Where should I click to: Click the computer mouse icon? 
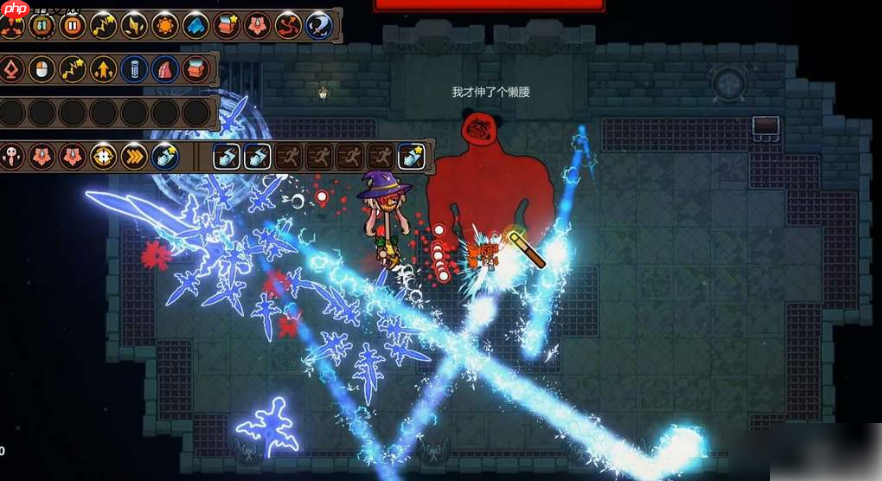pyautogui.click(x=41, y=69)
